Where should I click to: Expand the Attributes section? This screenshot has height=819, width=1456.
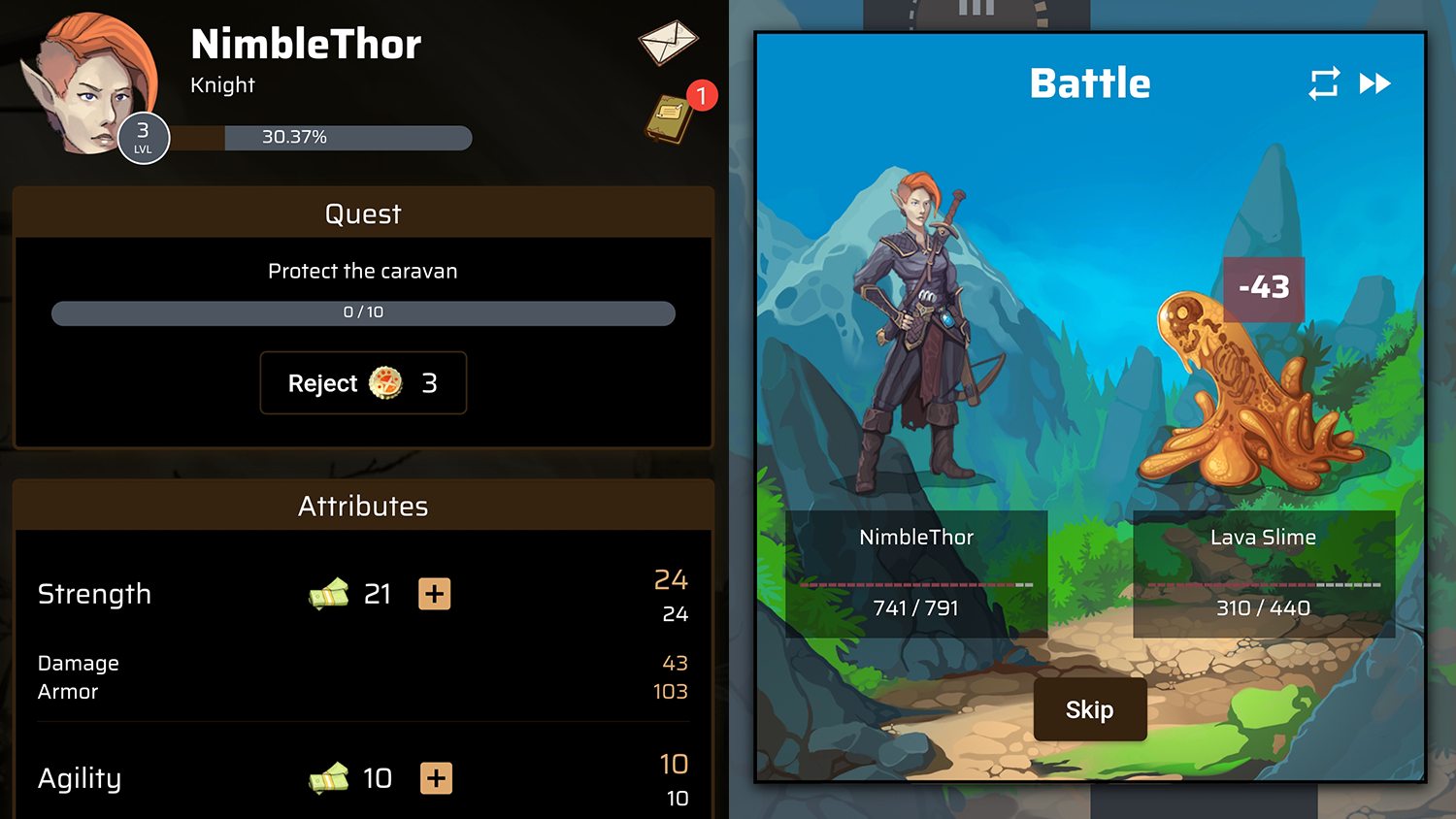pos(362,506)
